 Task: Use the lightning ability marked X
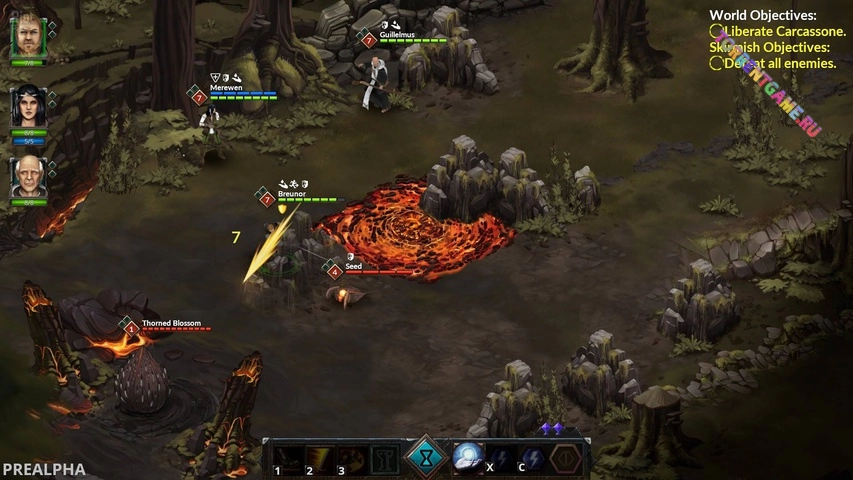(x=500, y=458)
